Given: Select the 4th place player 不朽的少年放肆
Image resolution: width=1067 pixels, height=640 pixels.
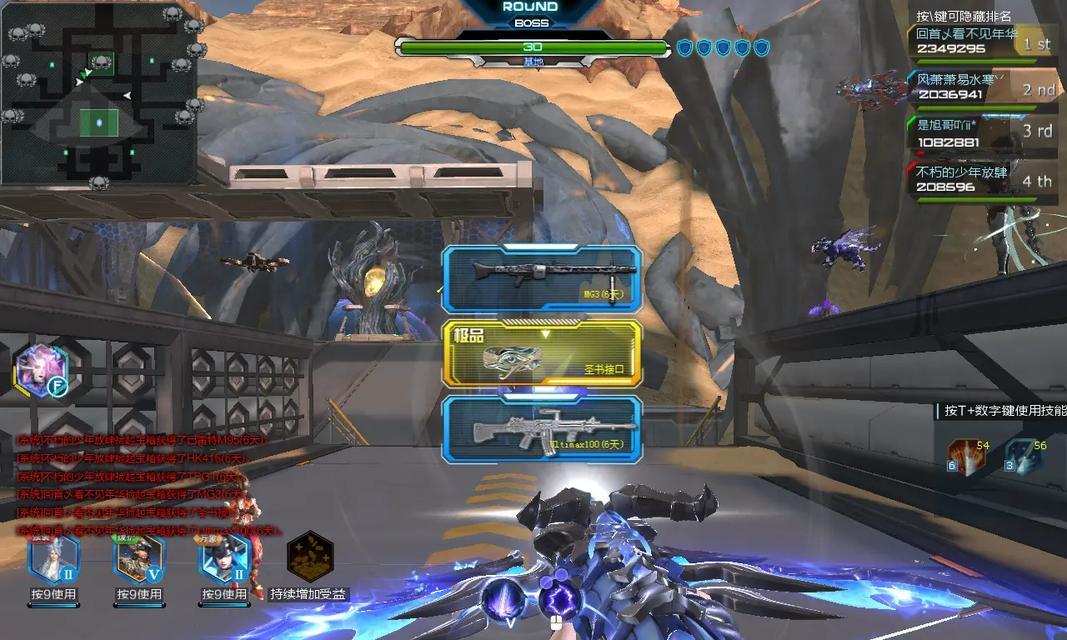Looking at the screenshot, I should click(985, 179).
